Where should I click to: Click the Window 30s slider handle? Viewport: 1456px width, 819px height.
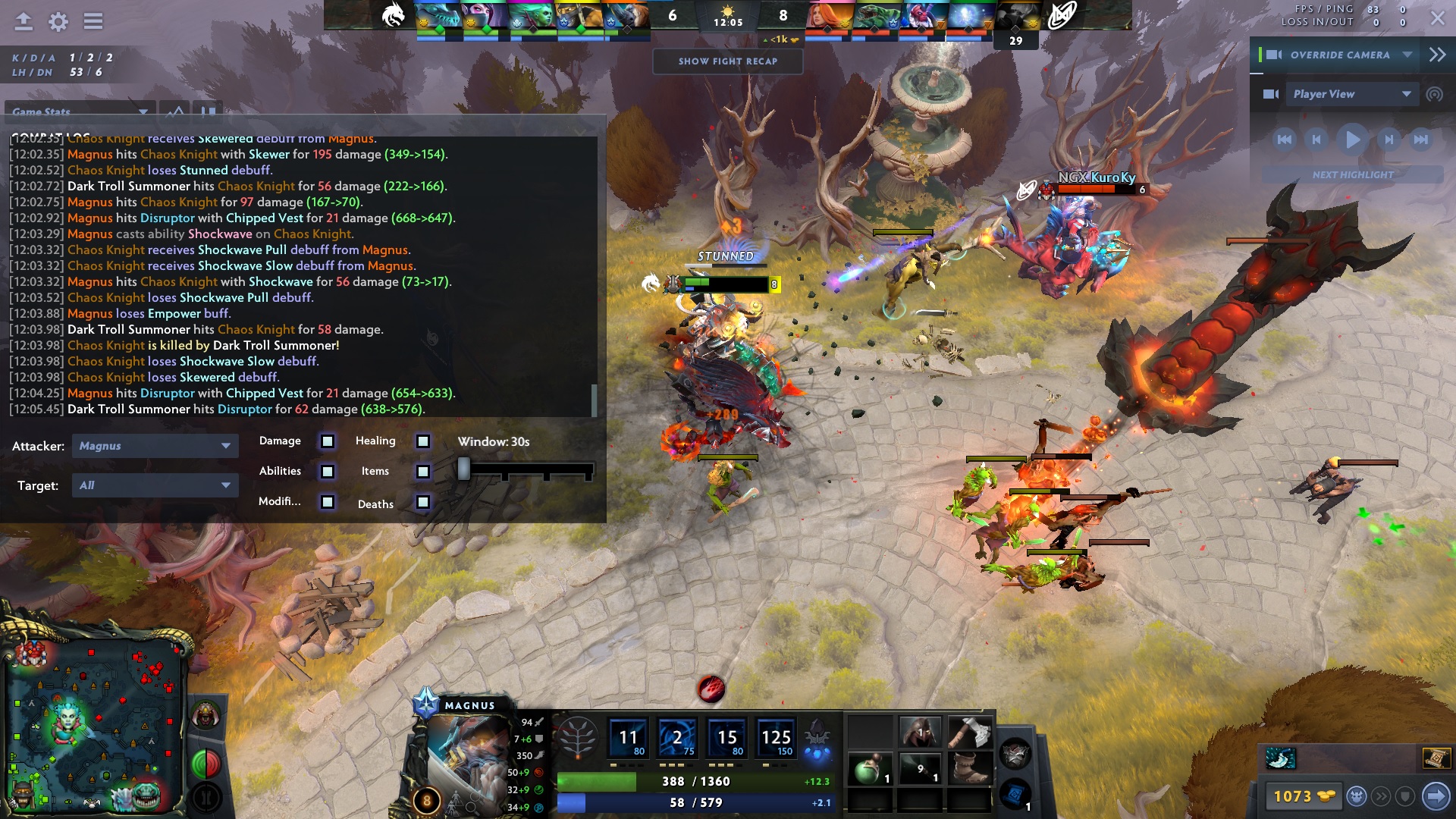coord(464,469)
